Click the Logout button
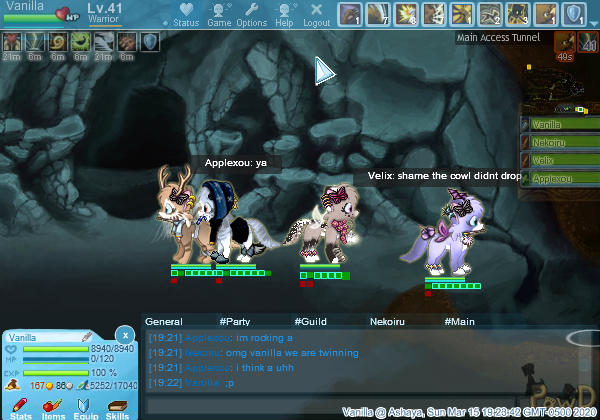The width and height of the screenshot is (600, 420). point(316,16)
